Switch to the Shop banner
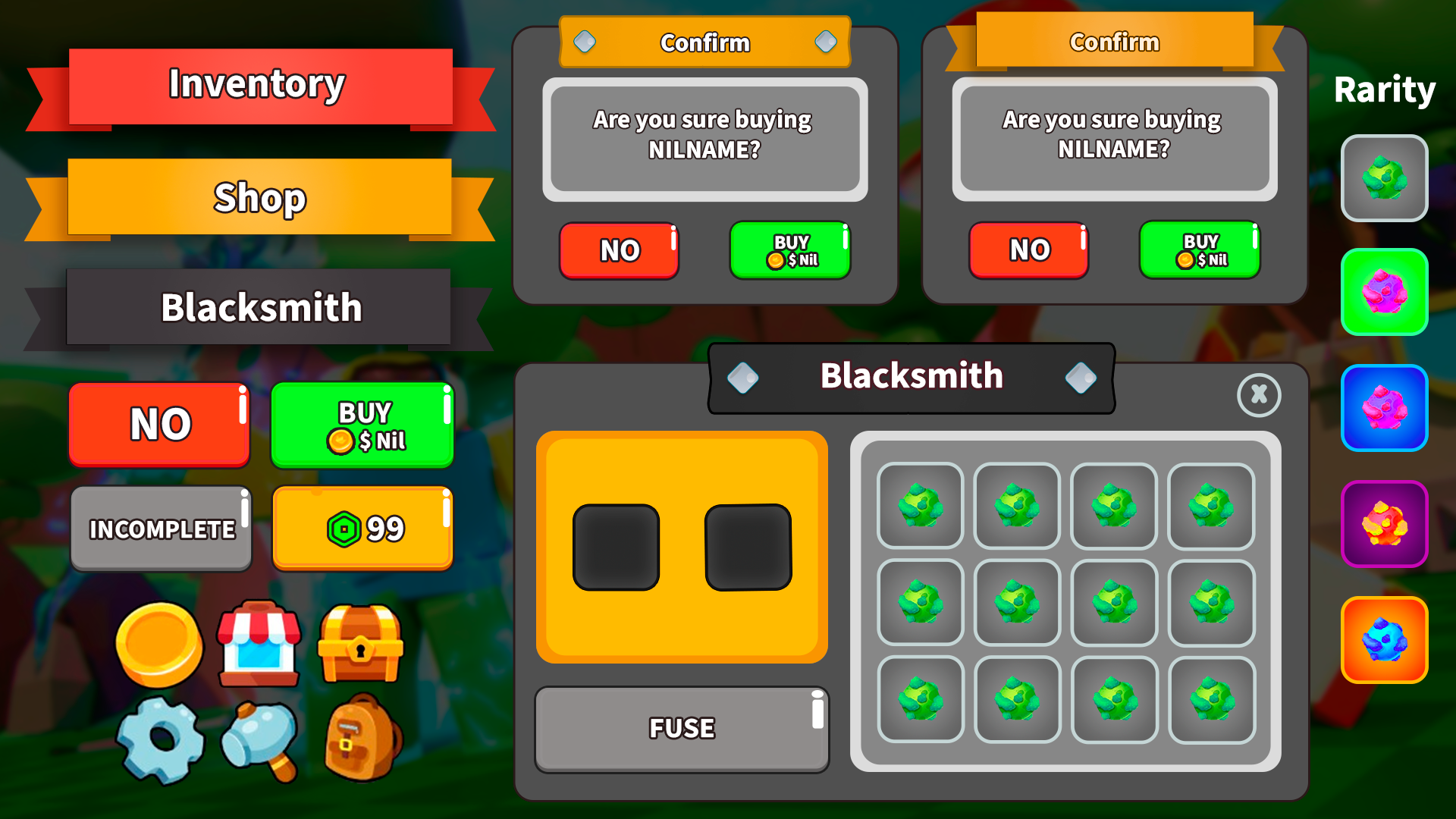The height and width of the screenshot is (819, 1456). [x=258, y=198]
